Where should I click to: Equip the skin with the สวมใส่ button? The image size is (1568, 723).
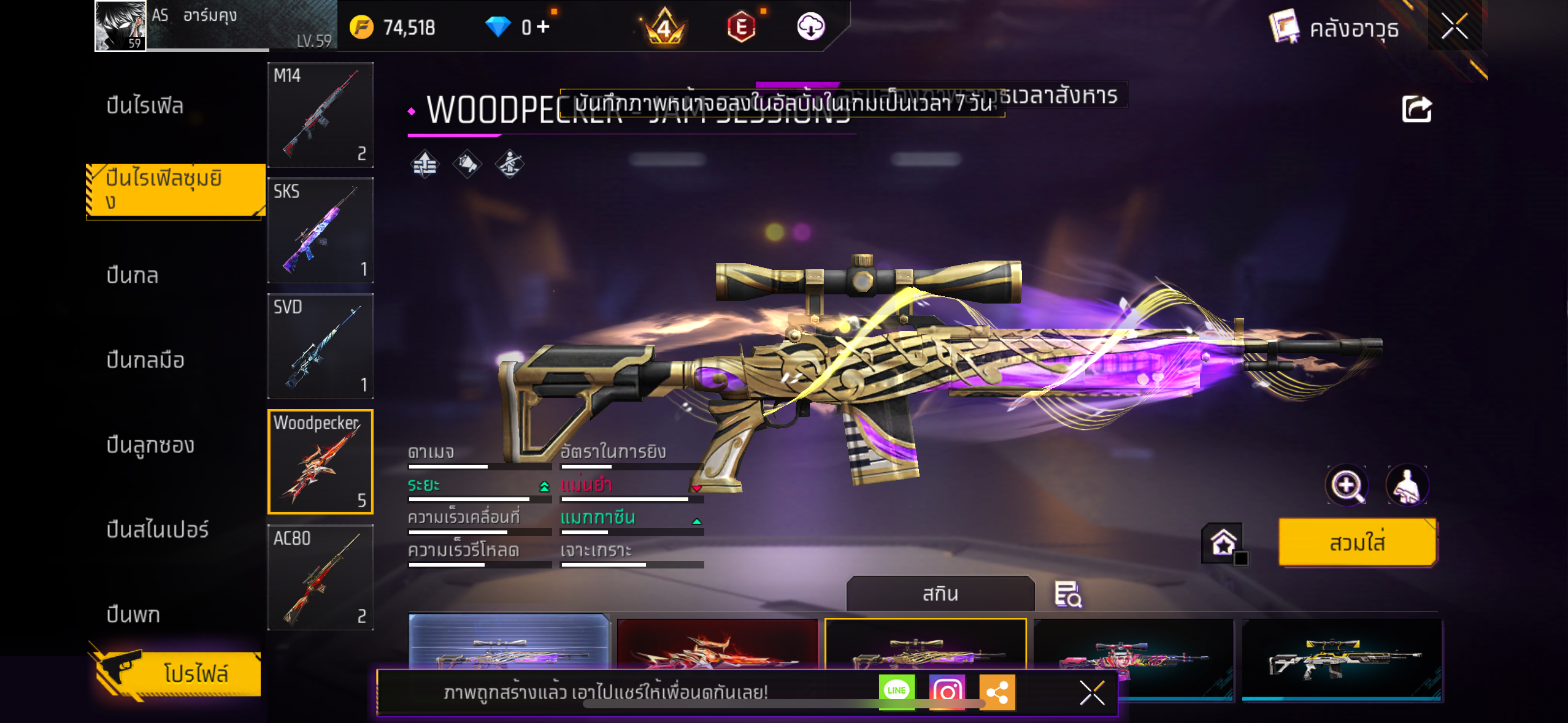[x=1357, y=543]
